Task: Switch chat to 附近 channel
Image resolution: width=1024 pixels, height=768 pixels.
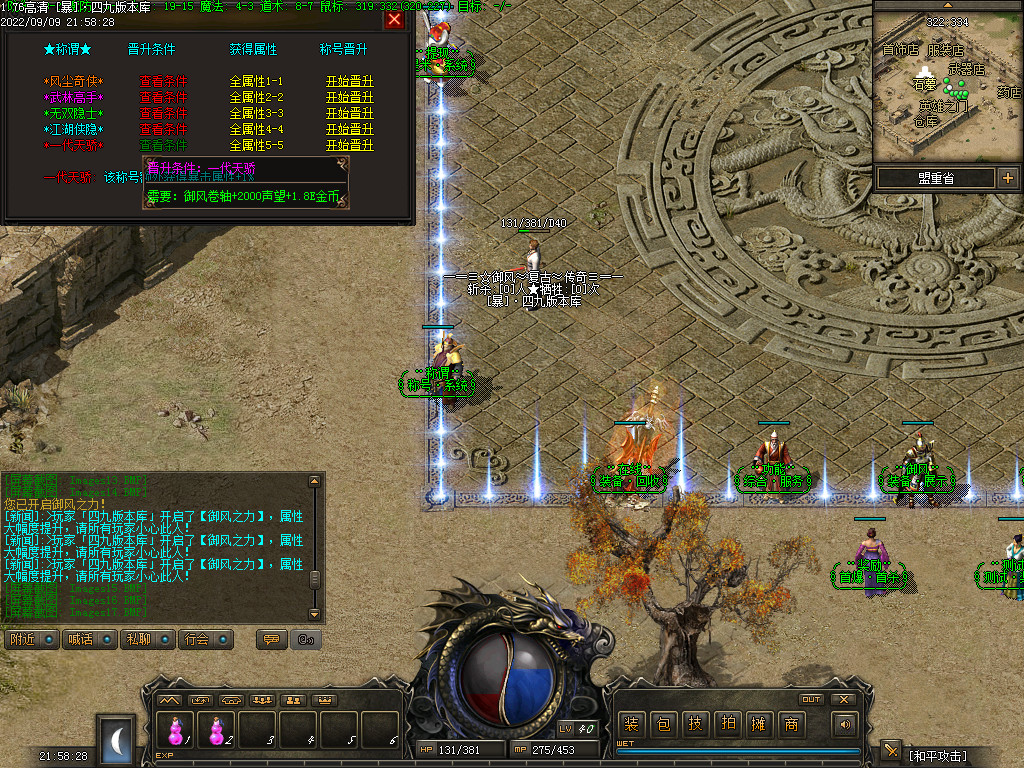Action: point(31,639)
